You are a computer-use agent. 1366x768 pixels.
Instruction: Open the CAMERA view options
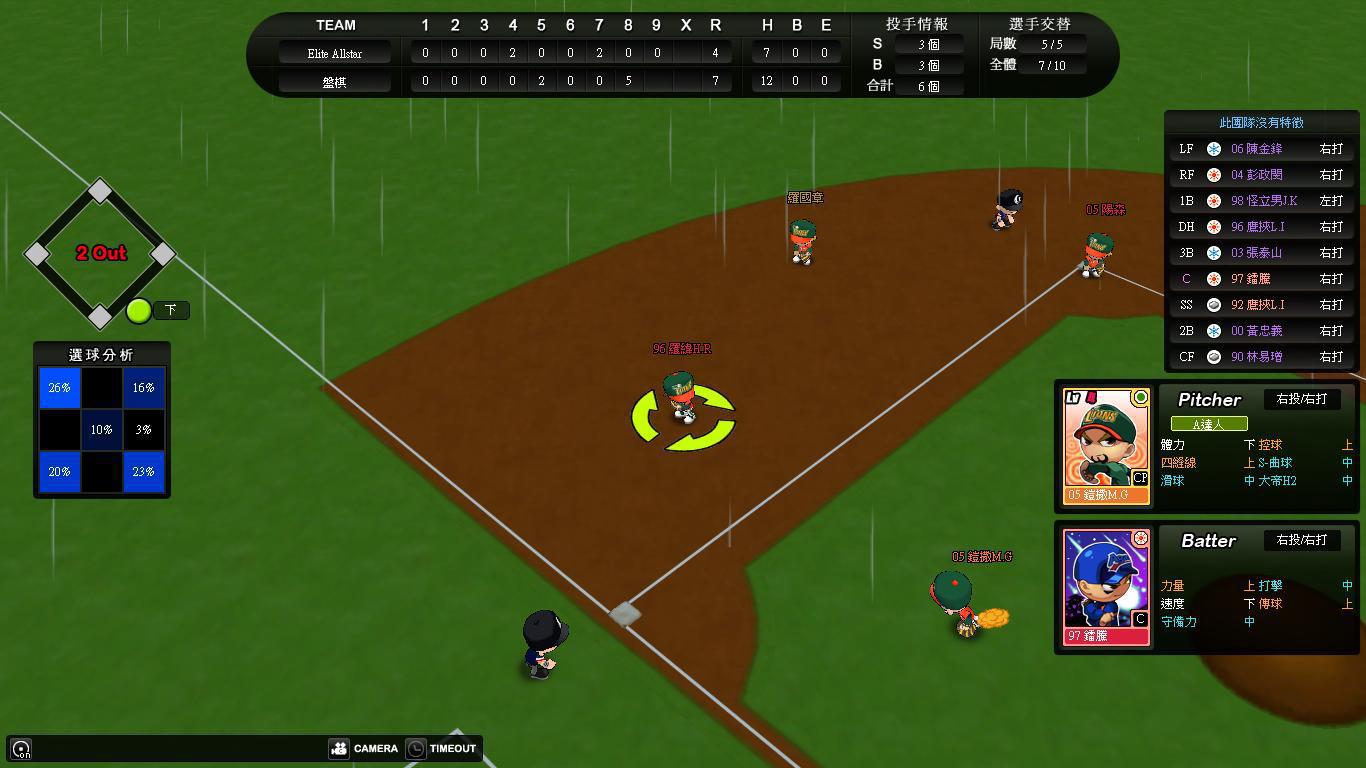pos(364,748)
